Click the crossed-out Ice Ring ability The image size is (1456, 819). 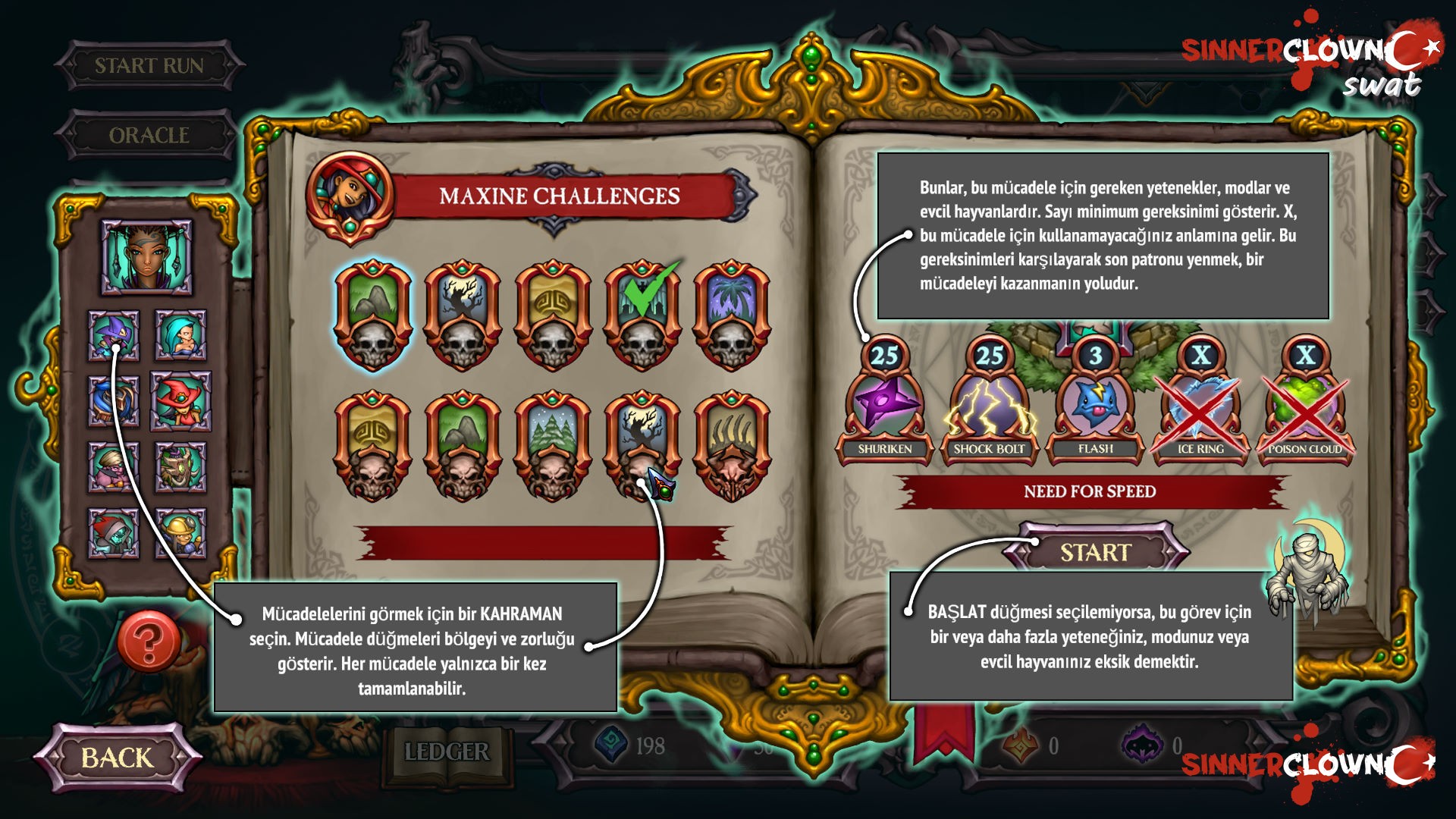tap(1197, 406)
